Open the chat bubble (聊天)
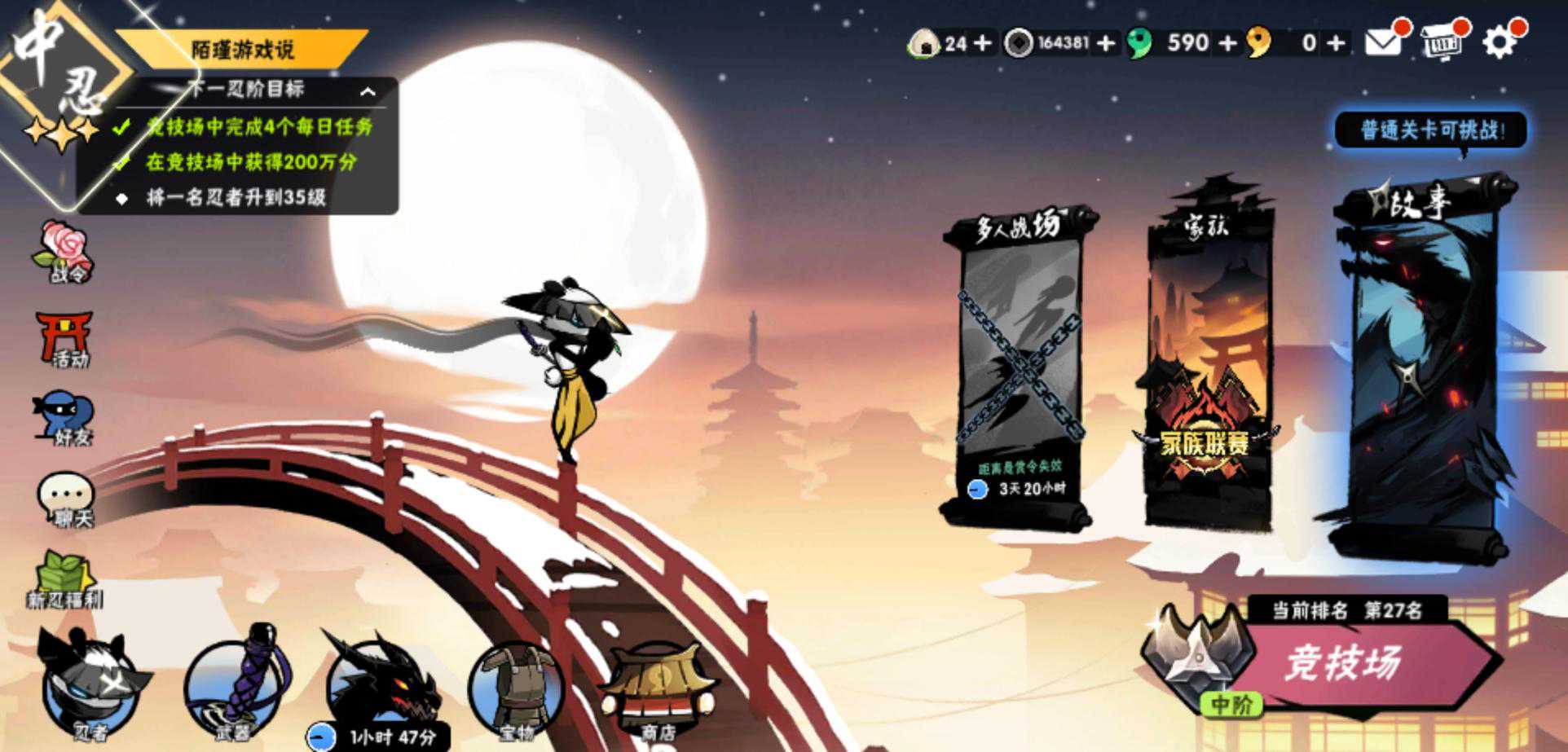The height and width of the screenshot is (752, 1568). click(67, 499)
